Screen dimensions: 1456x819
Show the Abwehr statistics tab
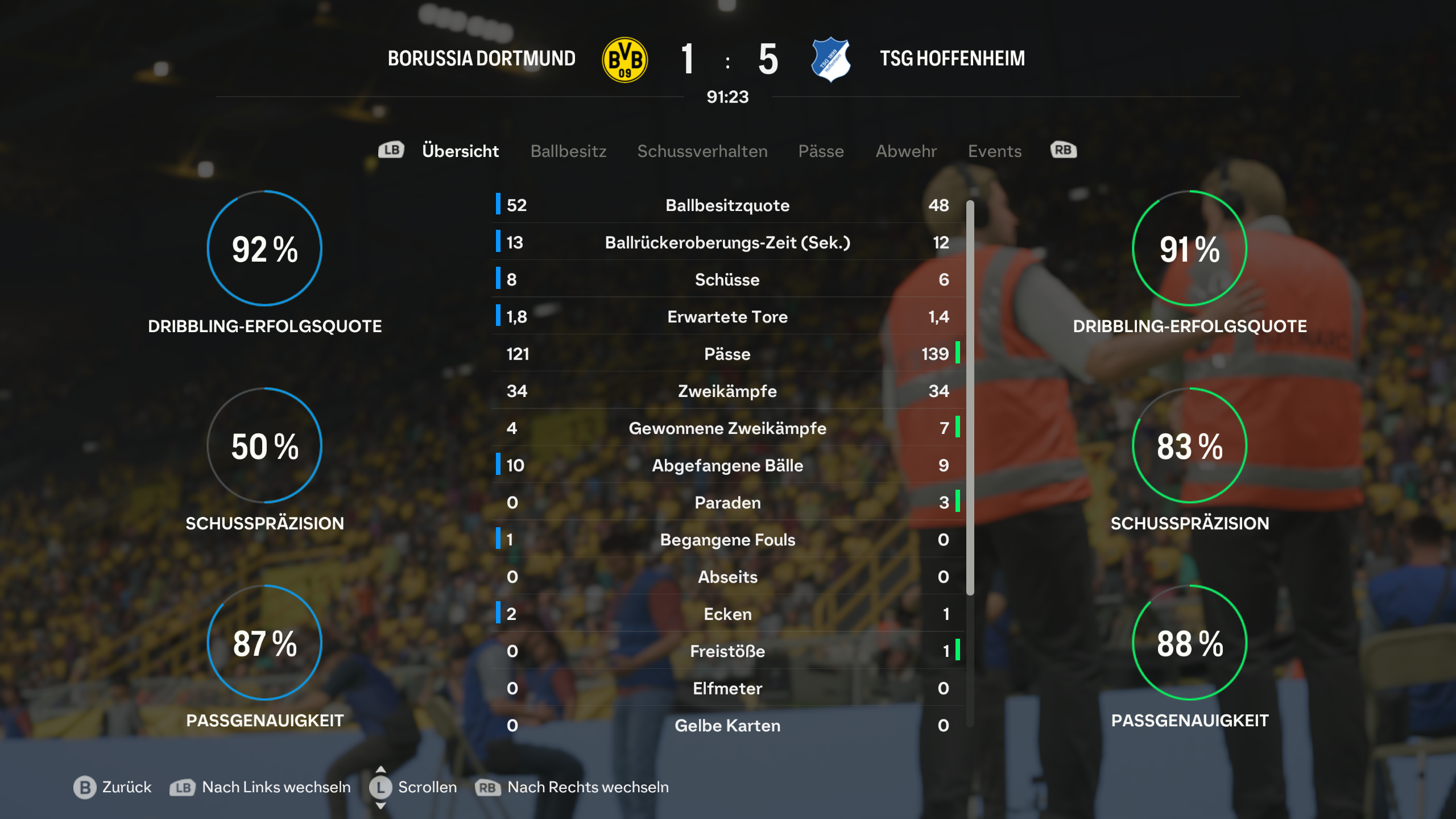905,151
